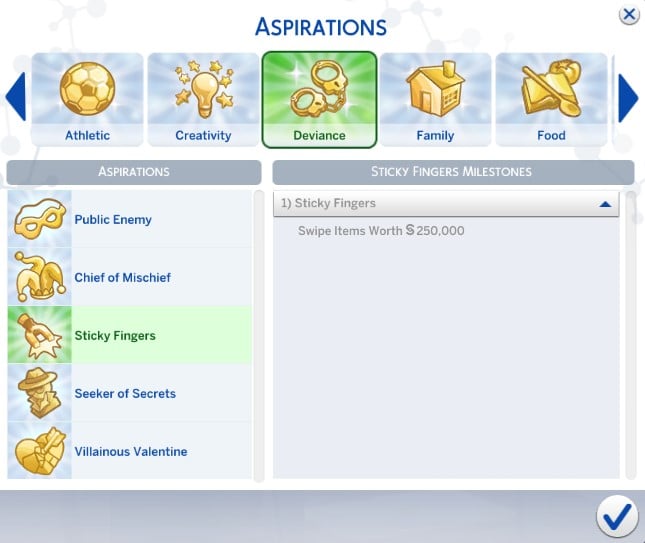Screen dimensions: 645x543
Task: Select the Sticky Fingers aspiration
Action: [x=130, y=336]
